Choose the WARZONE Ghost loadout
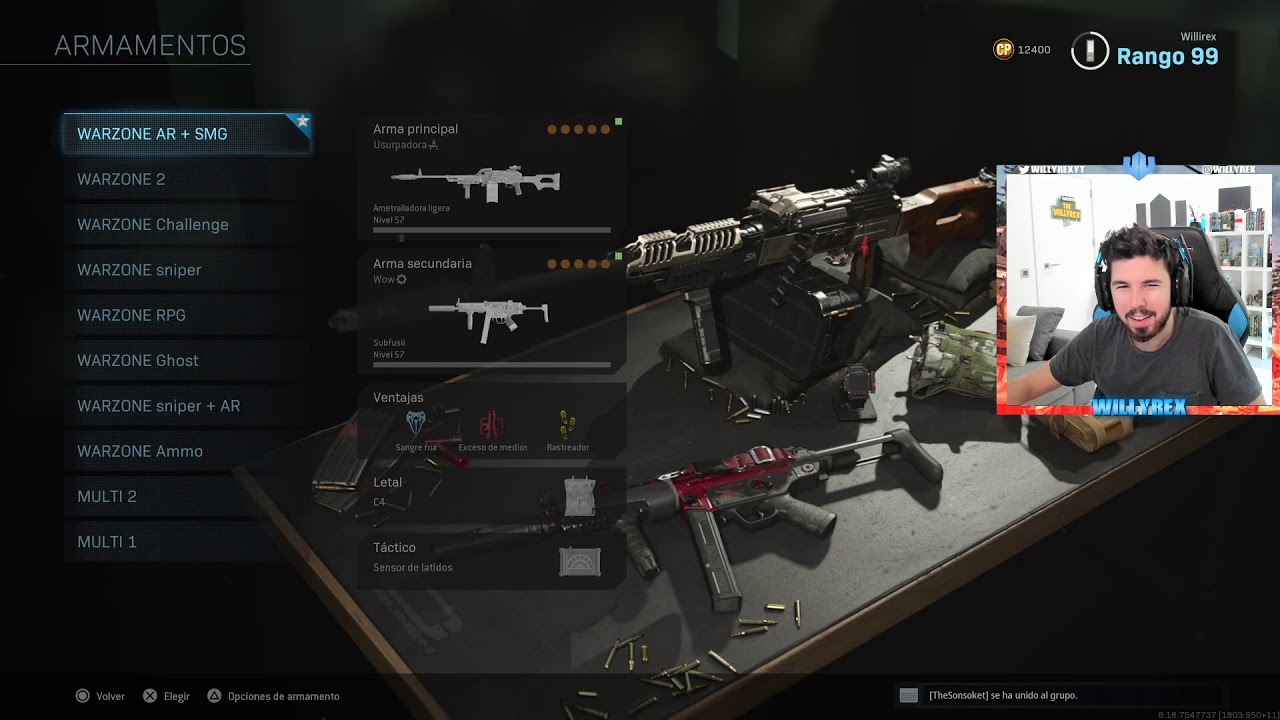Viewport: 1280px width, 720px height. (x=187, y=360)
